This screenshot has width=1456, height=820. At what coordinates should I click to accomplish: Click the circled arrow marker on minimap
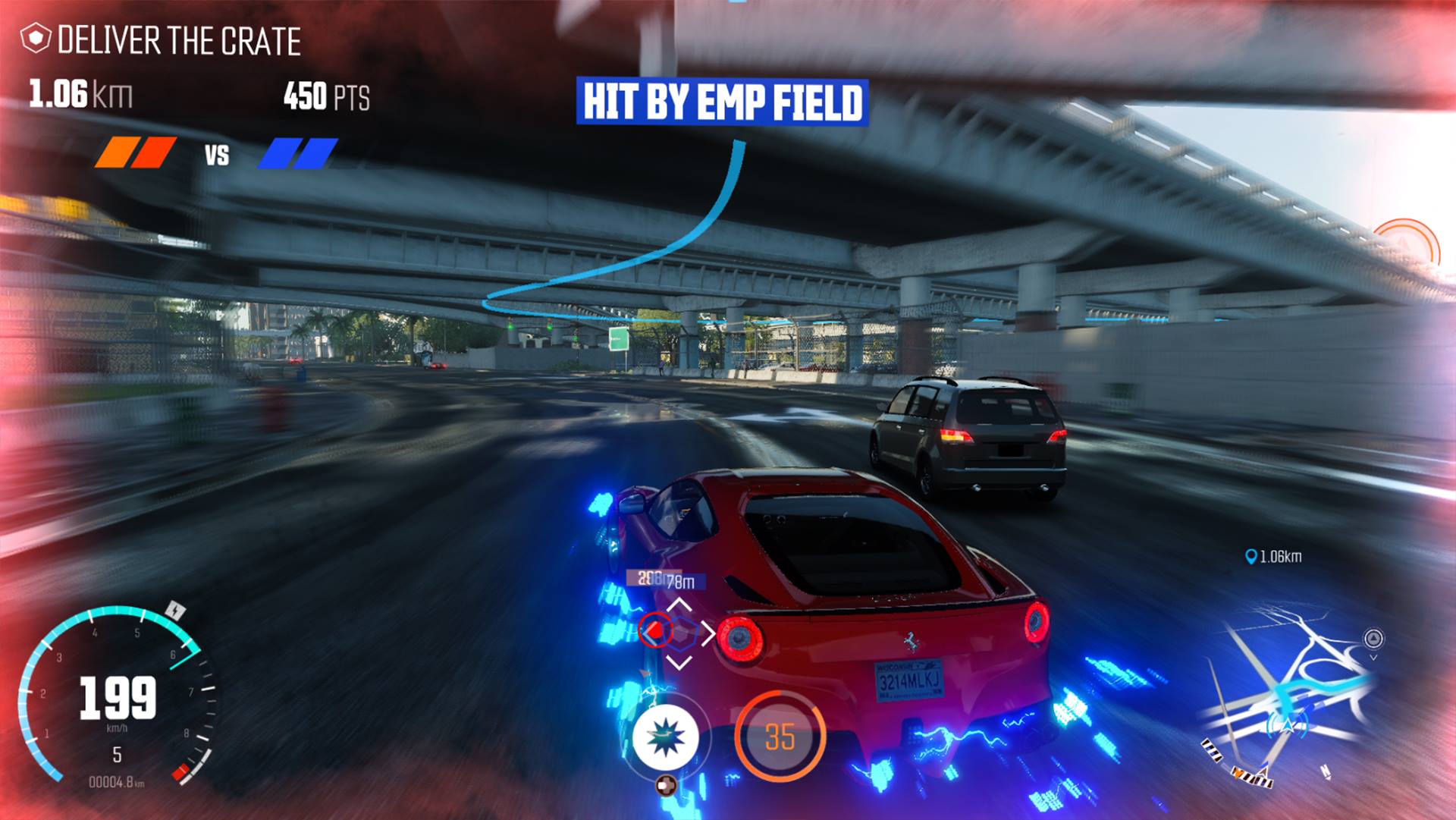(x=1373, y=638)
